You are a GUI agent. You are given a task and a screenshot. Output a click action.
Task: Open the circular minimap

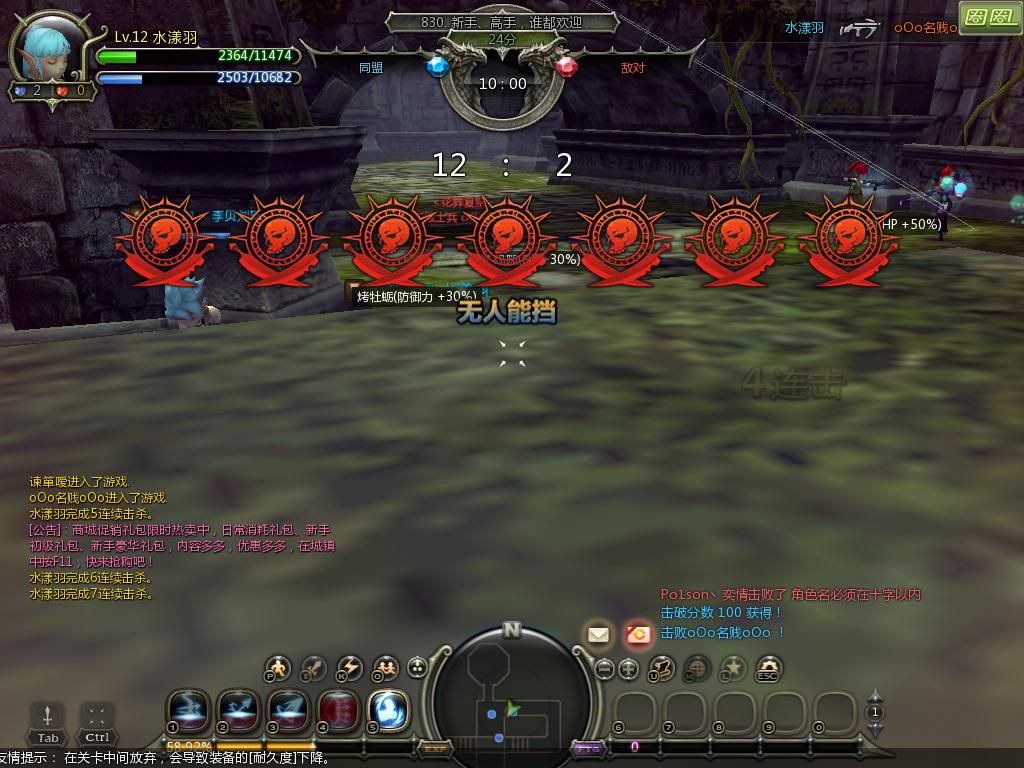(x=511, y=698)
